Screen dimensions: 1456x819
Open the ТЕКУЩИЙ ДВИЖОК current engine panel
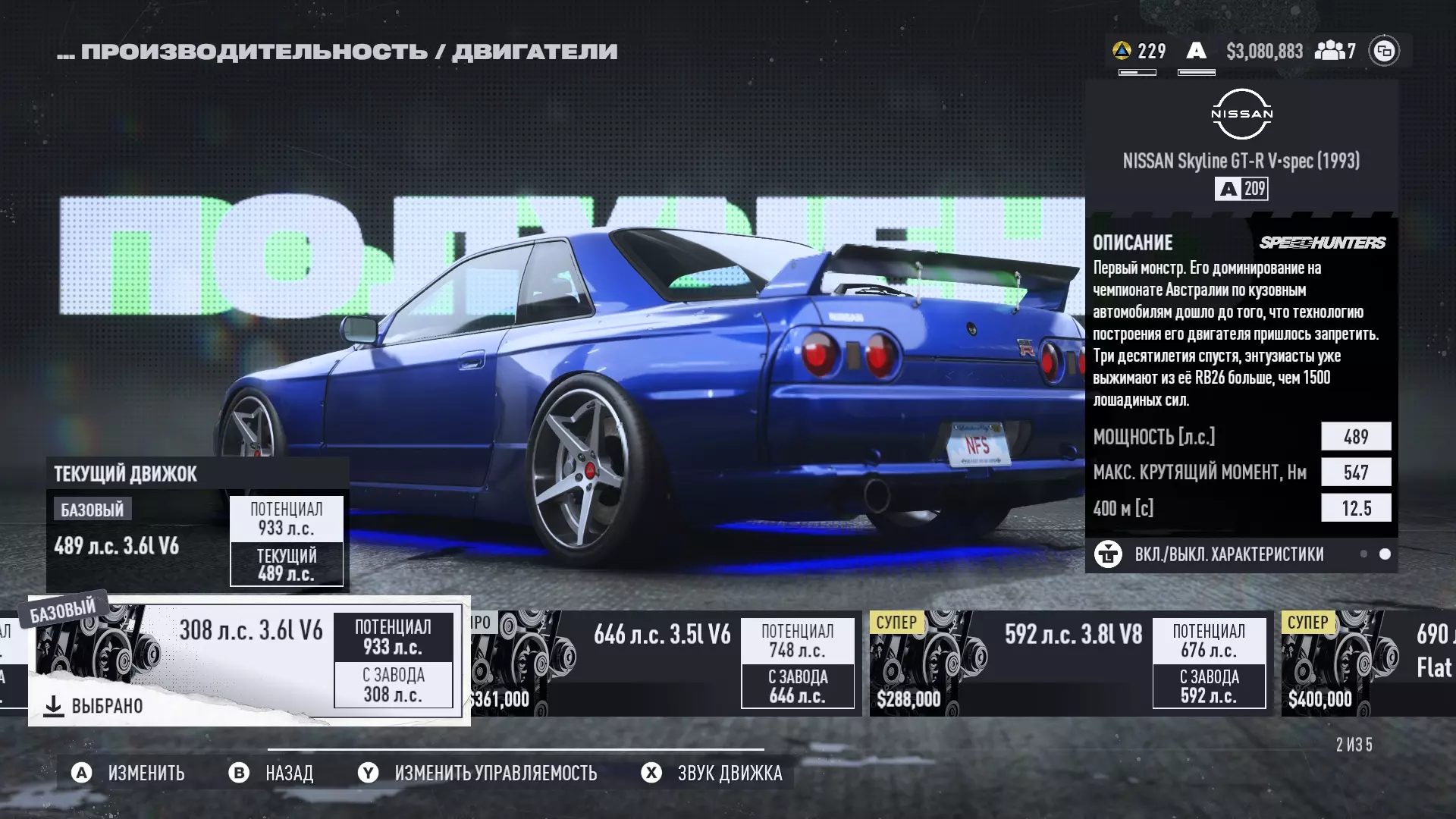[x=197, y=525]
